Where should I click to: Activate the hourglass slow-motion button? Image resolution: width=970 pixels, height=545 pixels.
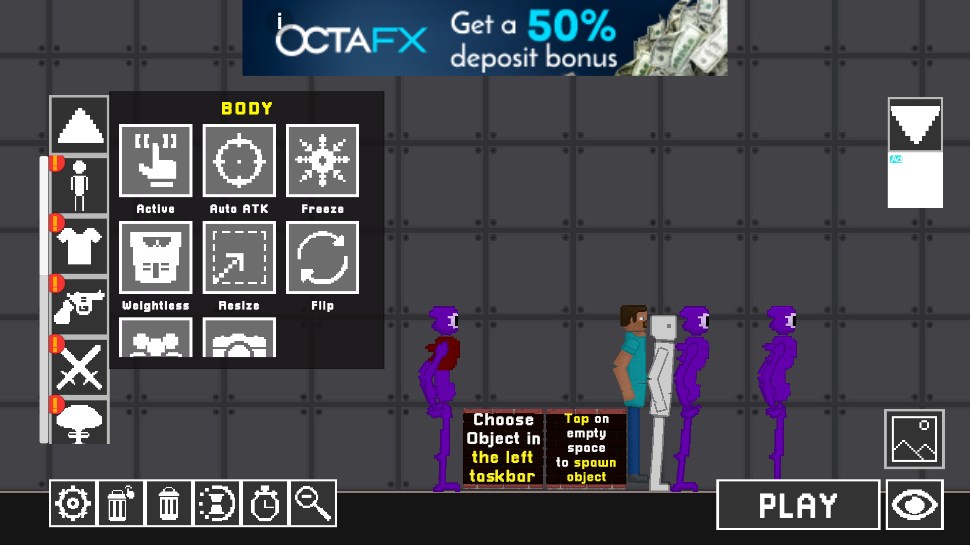pyautogui.click(x=216, y=503)
